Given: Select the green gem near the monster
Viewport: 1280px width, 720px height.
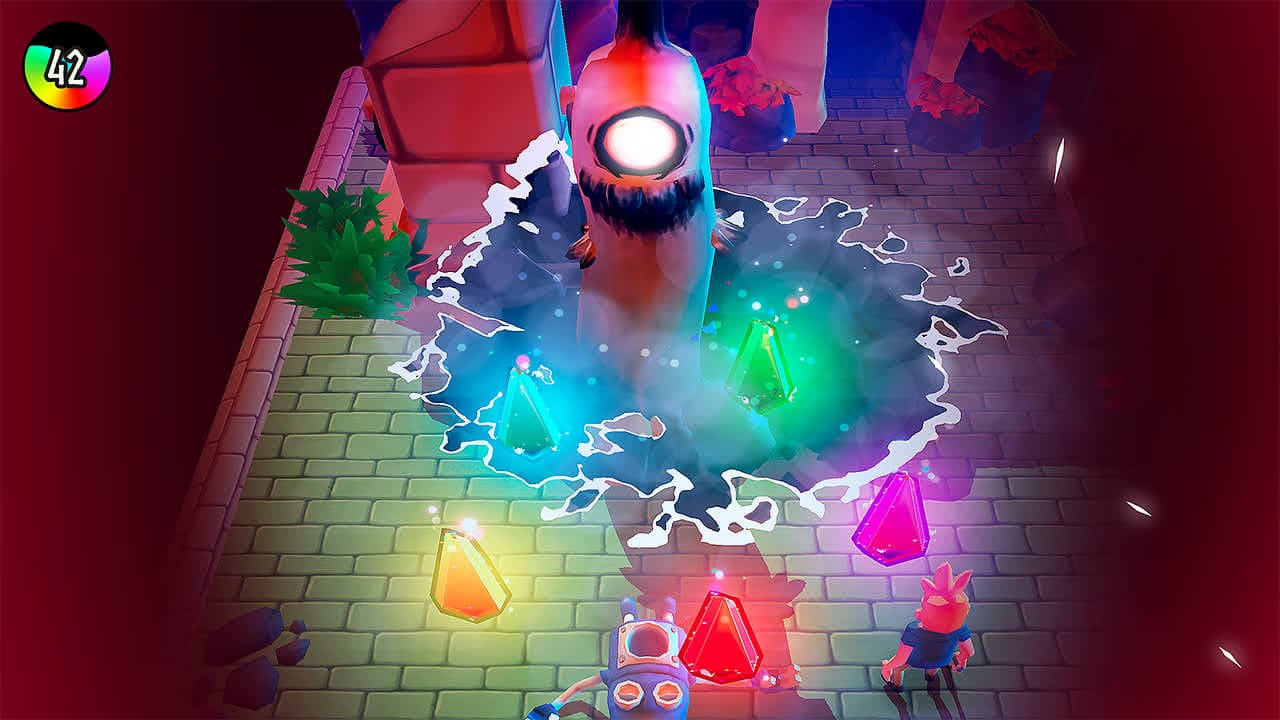Looking at the screenshot, I should pos(762,366).
